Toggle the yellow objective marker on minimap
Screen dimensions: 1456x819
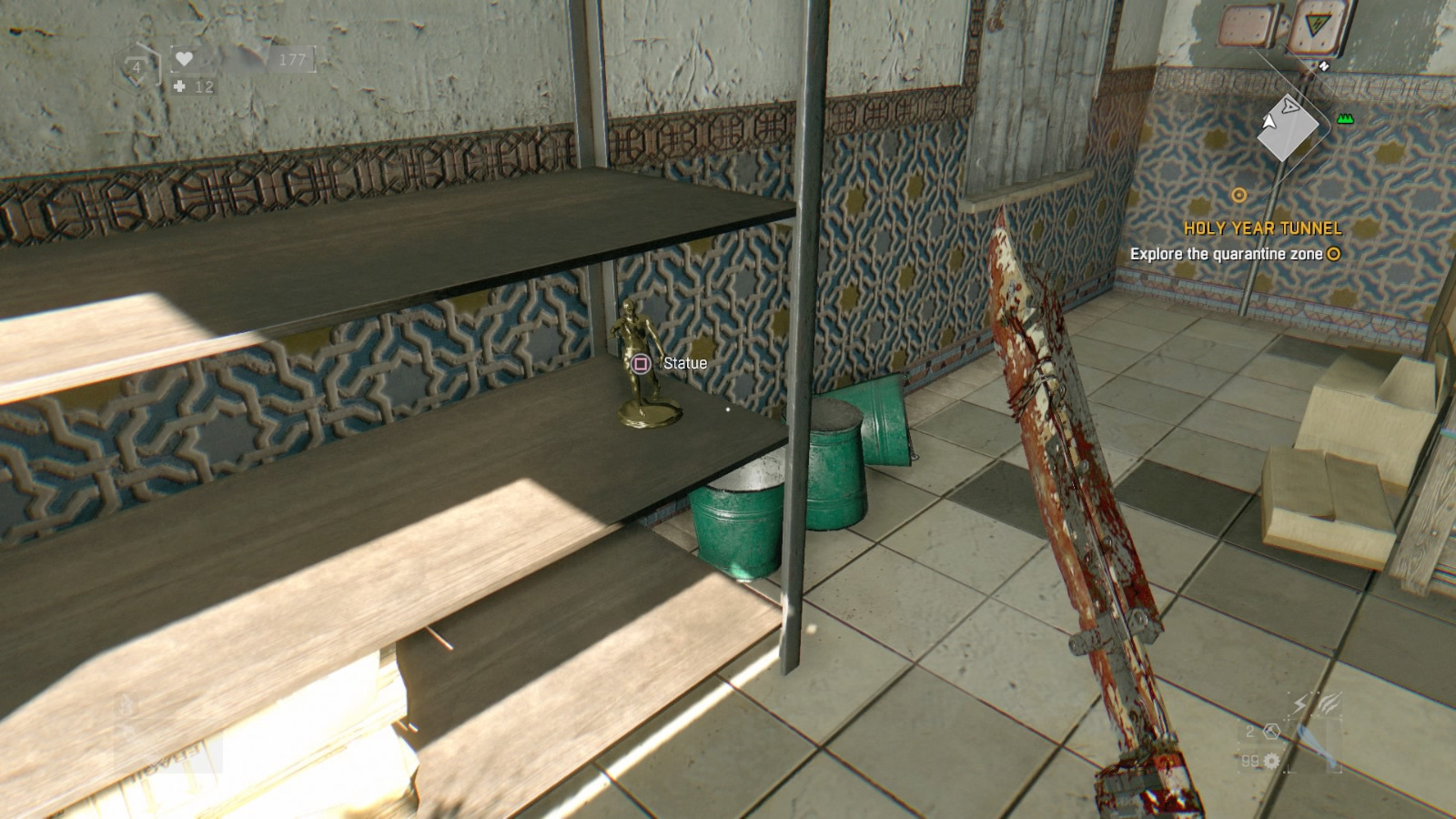click(1239, 193)
